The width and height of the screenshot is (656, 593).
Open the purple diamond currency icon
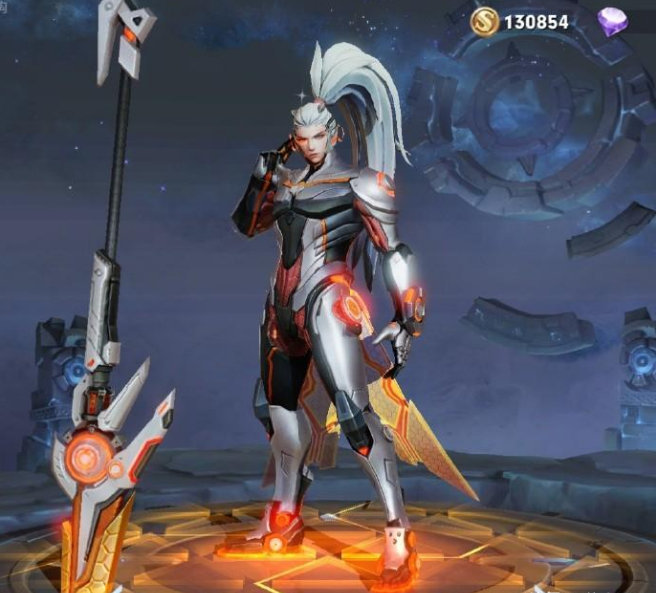point(612,21)
